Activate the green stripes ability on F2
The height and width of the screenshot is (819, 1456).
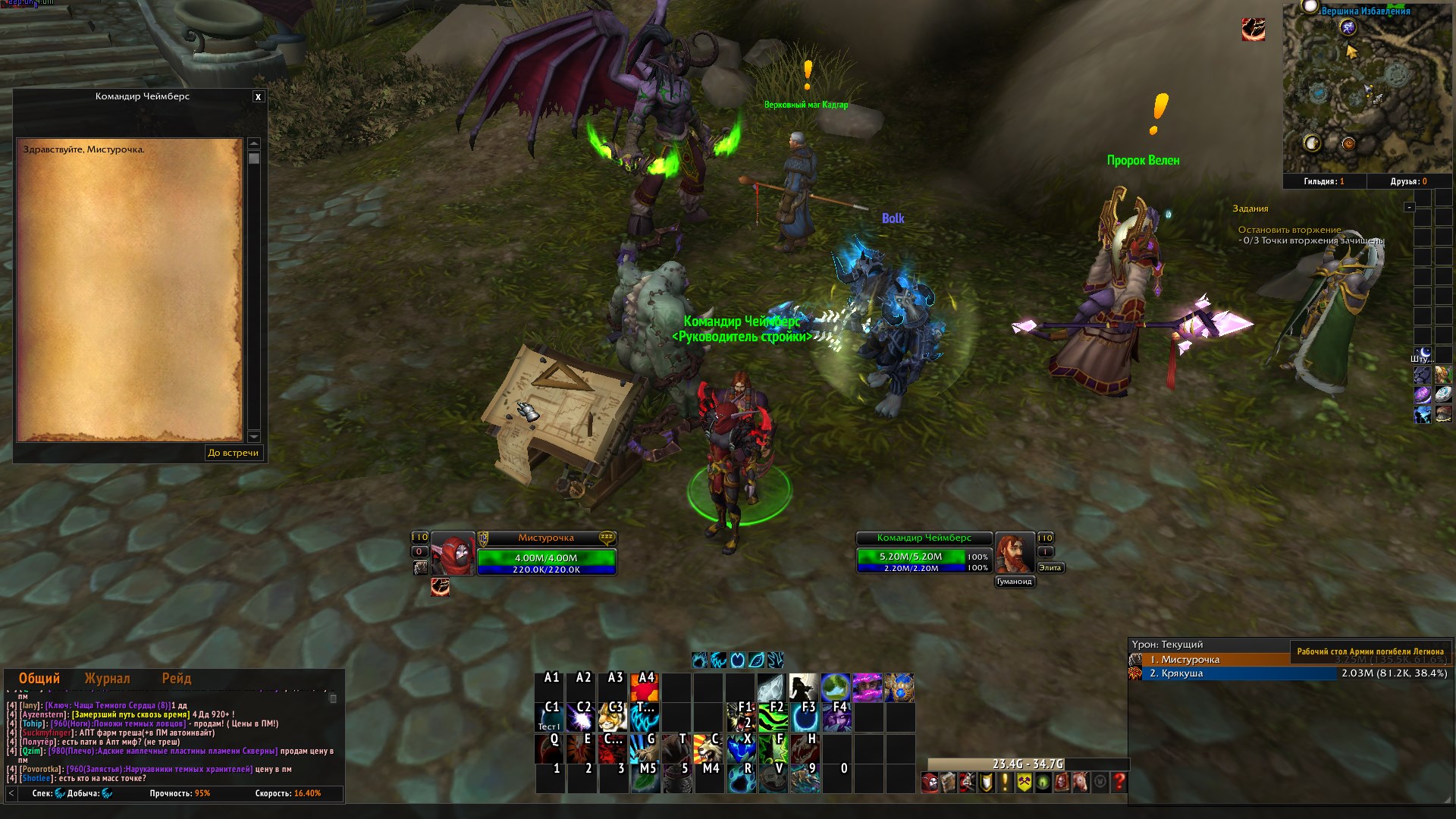click(x=772, y=717)
